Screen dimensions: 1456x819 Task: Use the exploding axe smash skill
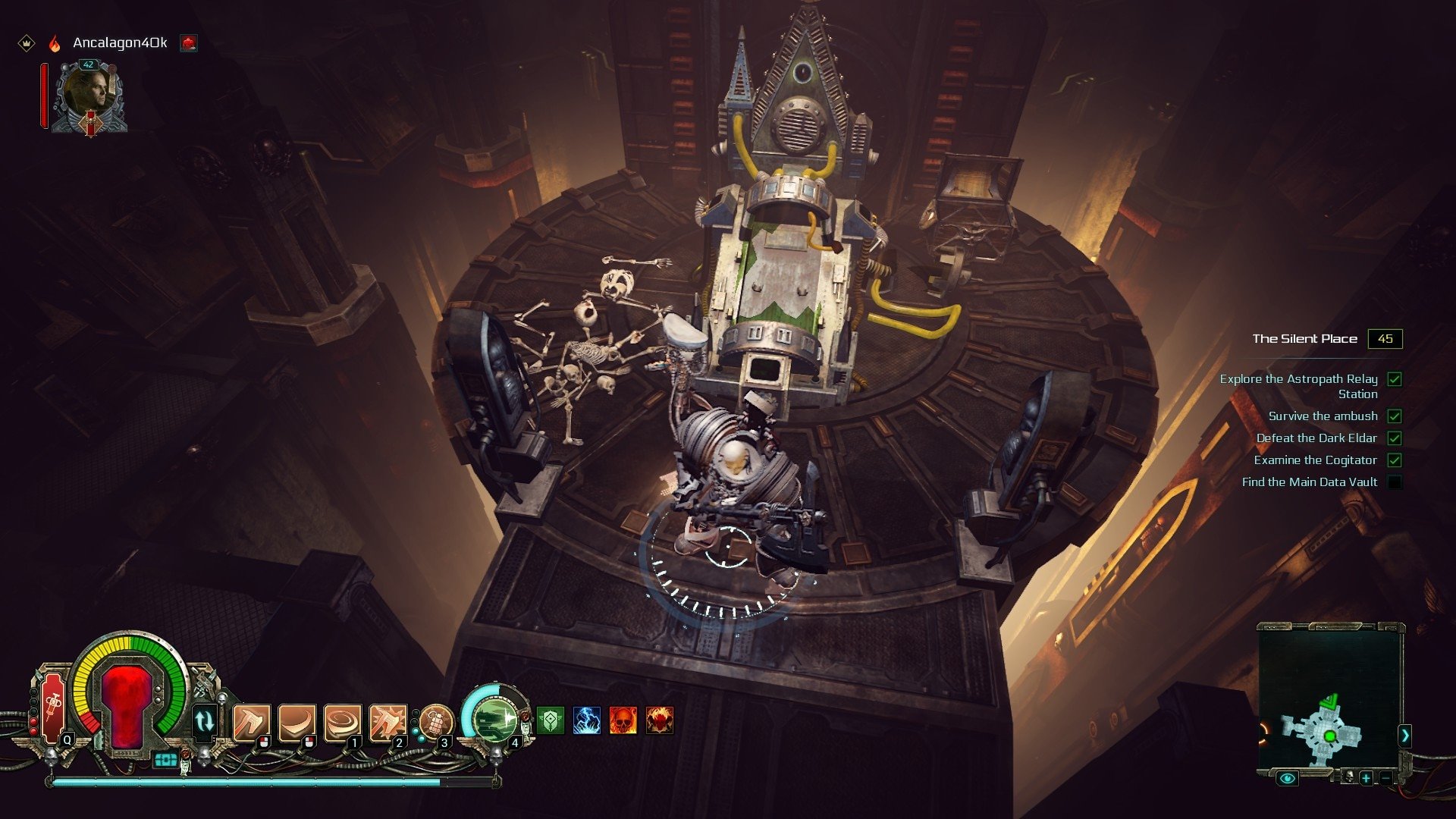pyautogui.click(x=387, y=722)
